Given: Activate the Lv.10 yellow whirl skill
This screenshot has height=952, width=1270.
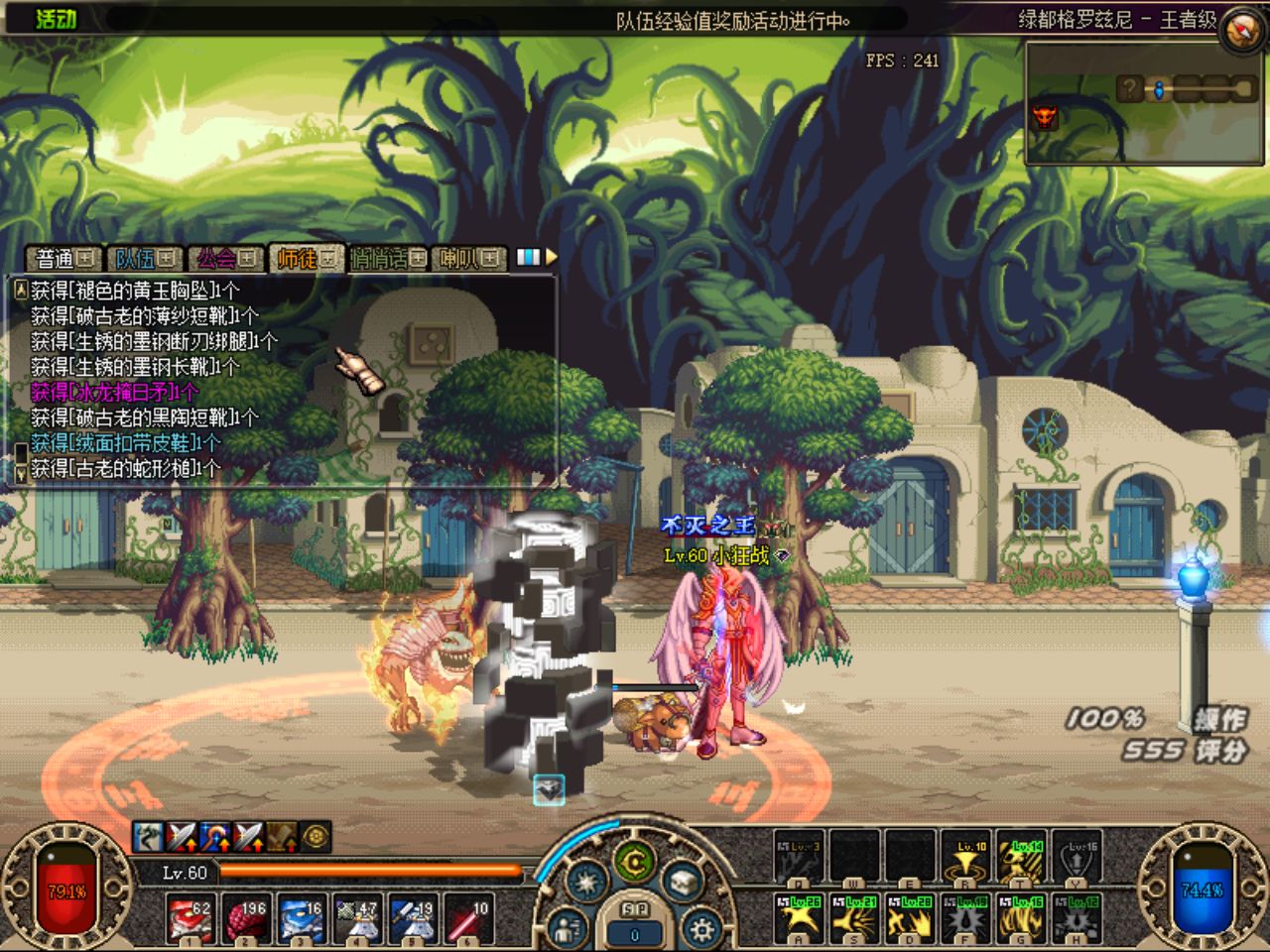Looking at the screenshot, I should click(966, 859).
